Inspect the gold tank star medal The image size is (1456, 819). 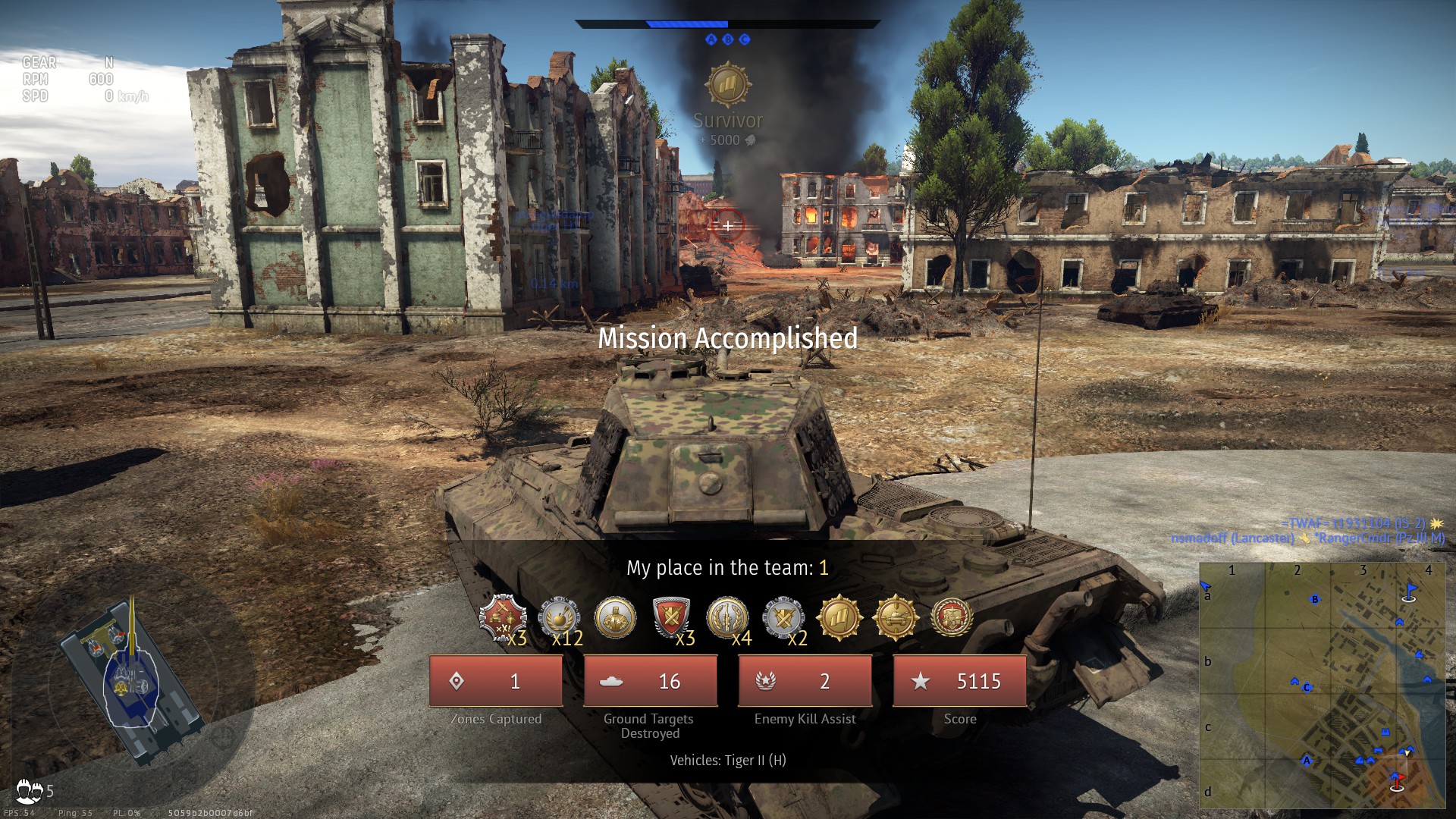point(896,618)
